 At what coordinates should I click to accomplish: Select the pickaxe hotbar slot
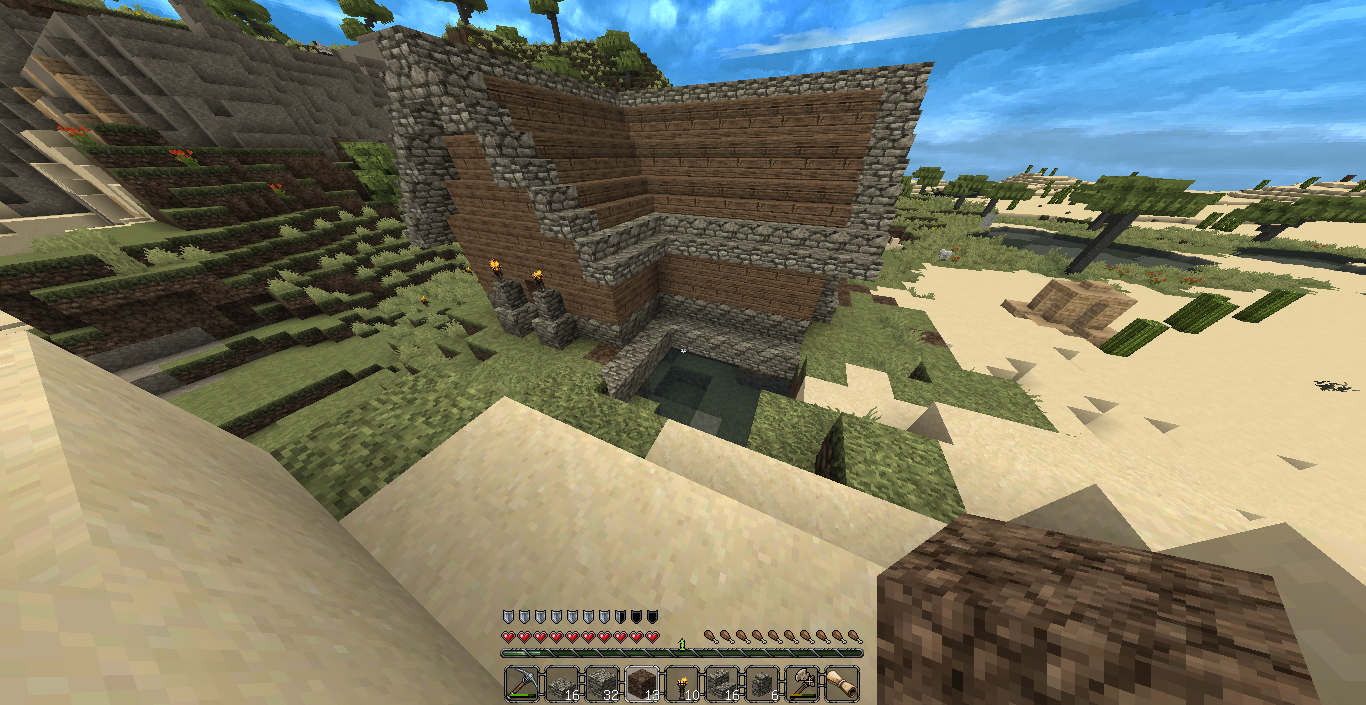click(x=523, y=683)
